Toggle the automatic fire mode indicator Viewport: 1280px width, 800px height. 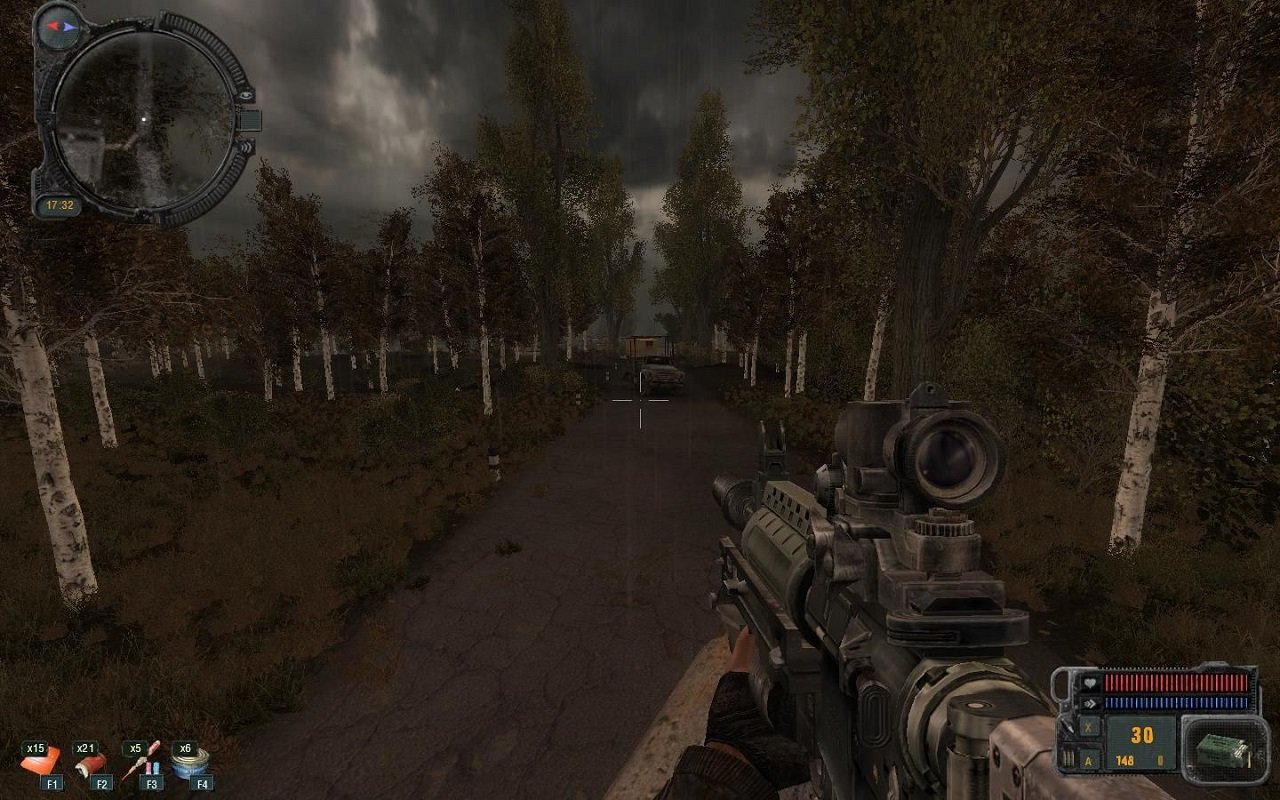(1088, 762)
